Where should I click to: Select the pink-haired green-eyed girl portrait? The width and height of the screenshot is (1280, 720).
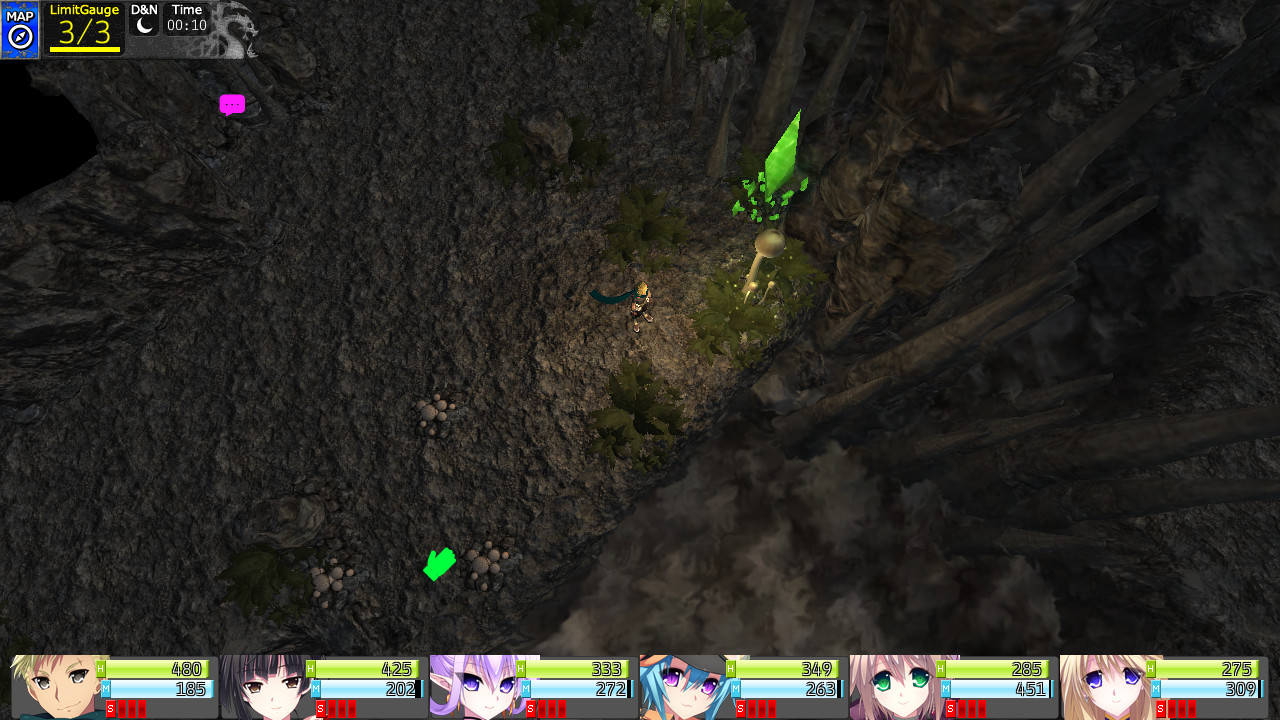pos(894,686)
